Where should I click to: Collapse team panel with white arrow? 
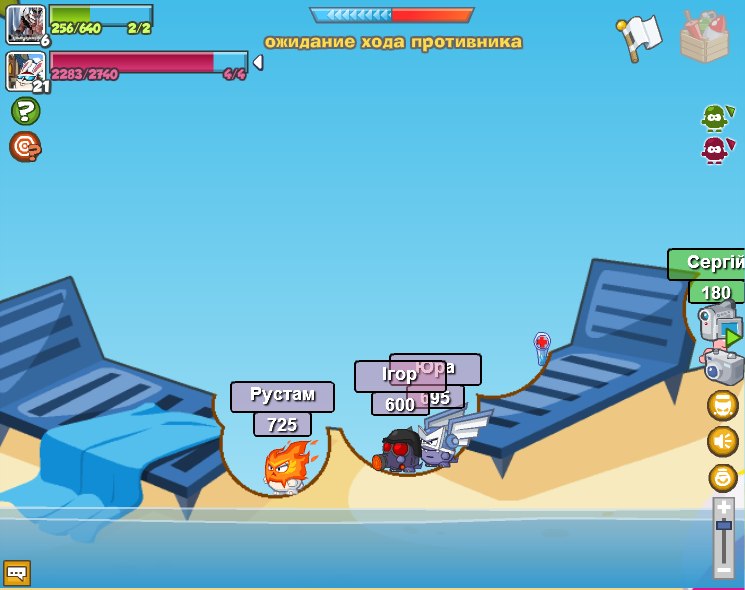(257, 63)
